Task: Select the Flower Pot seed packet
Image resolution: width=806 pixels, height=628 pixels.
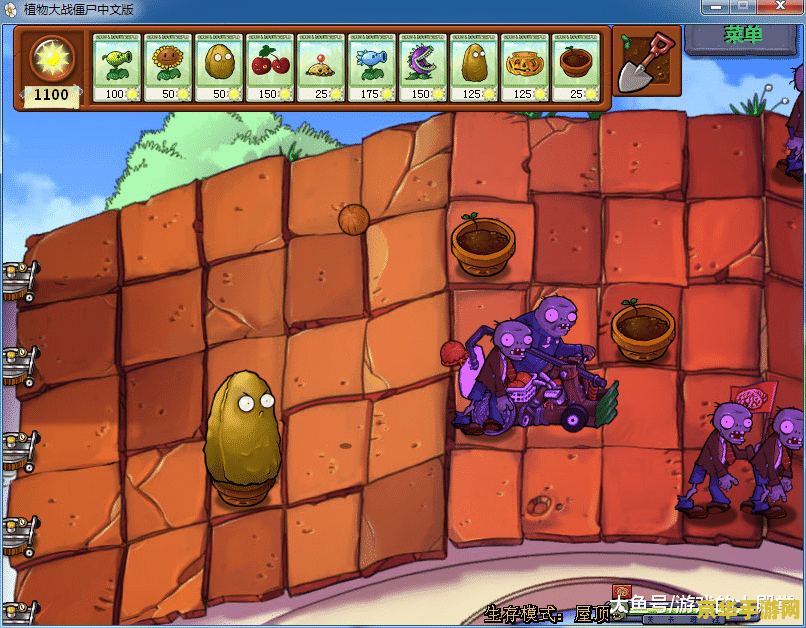Action: [x=576, y=67]
